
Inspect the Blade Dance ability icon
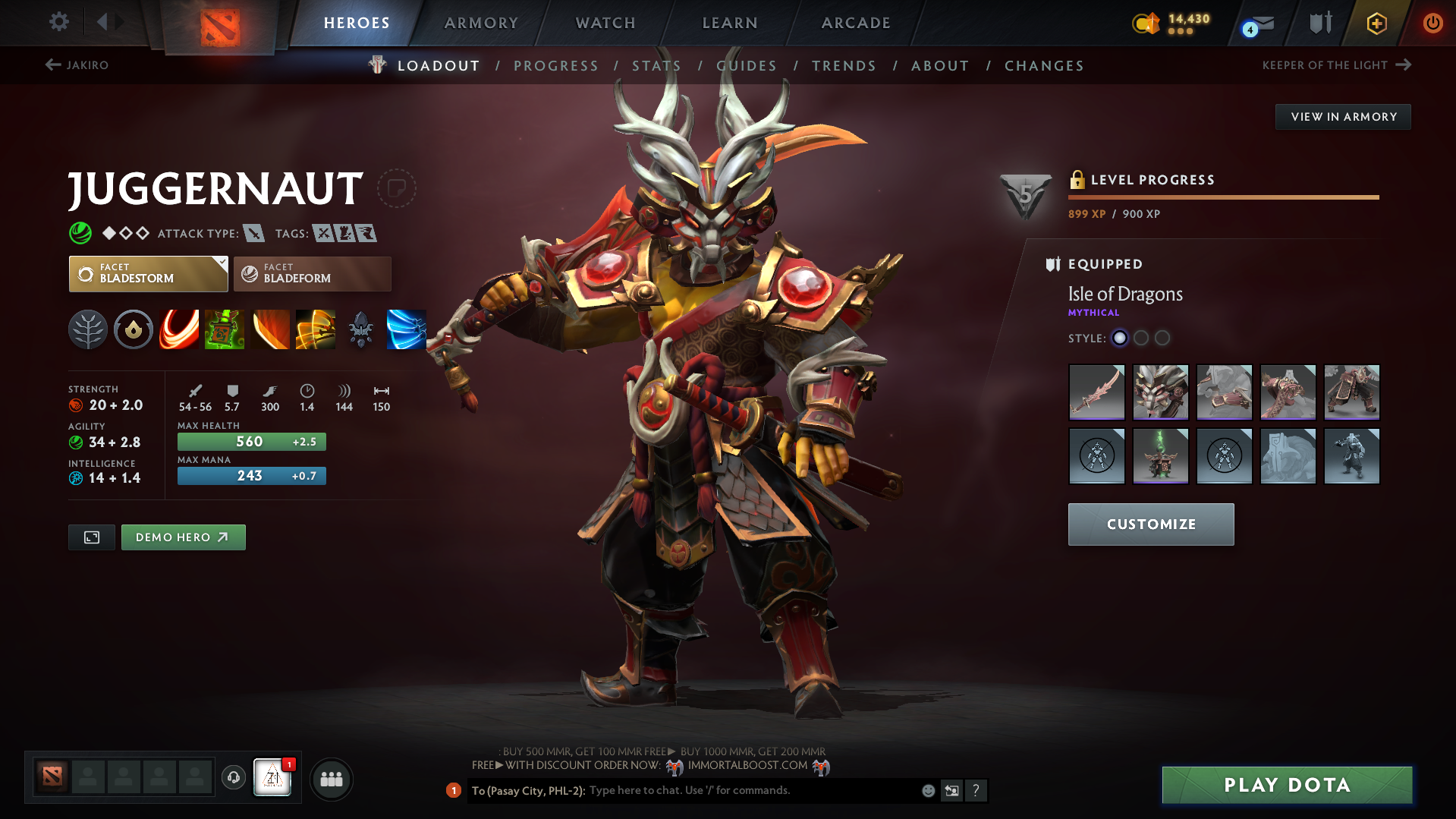tap(270, 329)
